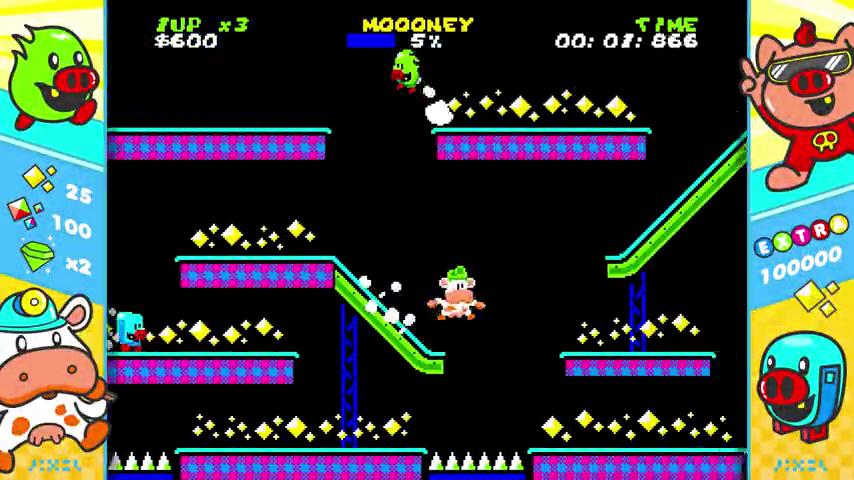Select the yellow diamond 25-point legend icon

click(38, 180)
